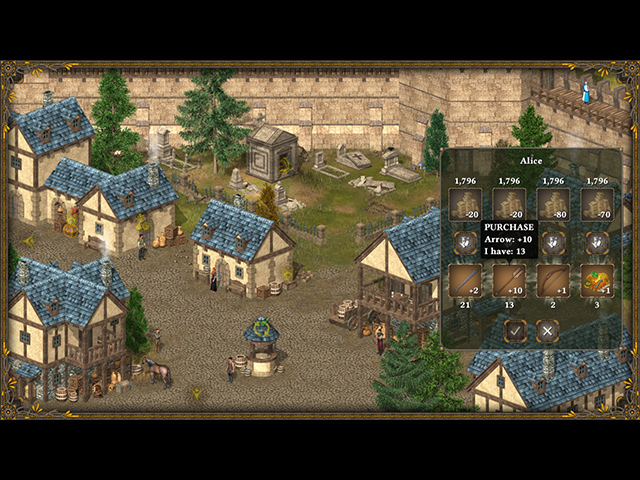This screenshot has width=640, height=480.
Task: Click the gold pile costing 70
Action: point(597,204)
